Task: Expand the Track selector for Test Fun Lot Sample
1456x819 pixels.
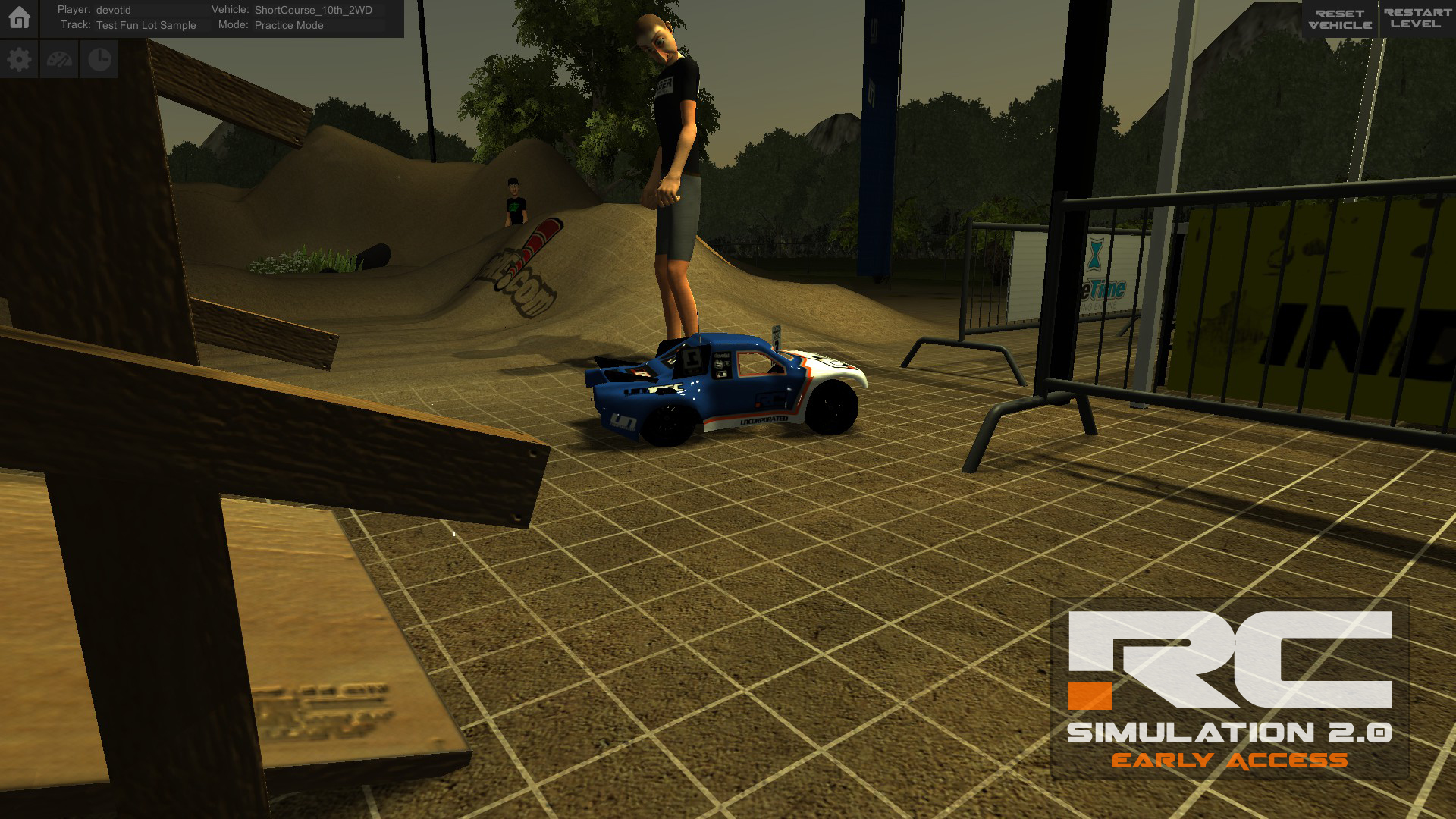Action: (144, 25)
